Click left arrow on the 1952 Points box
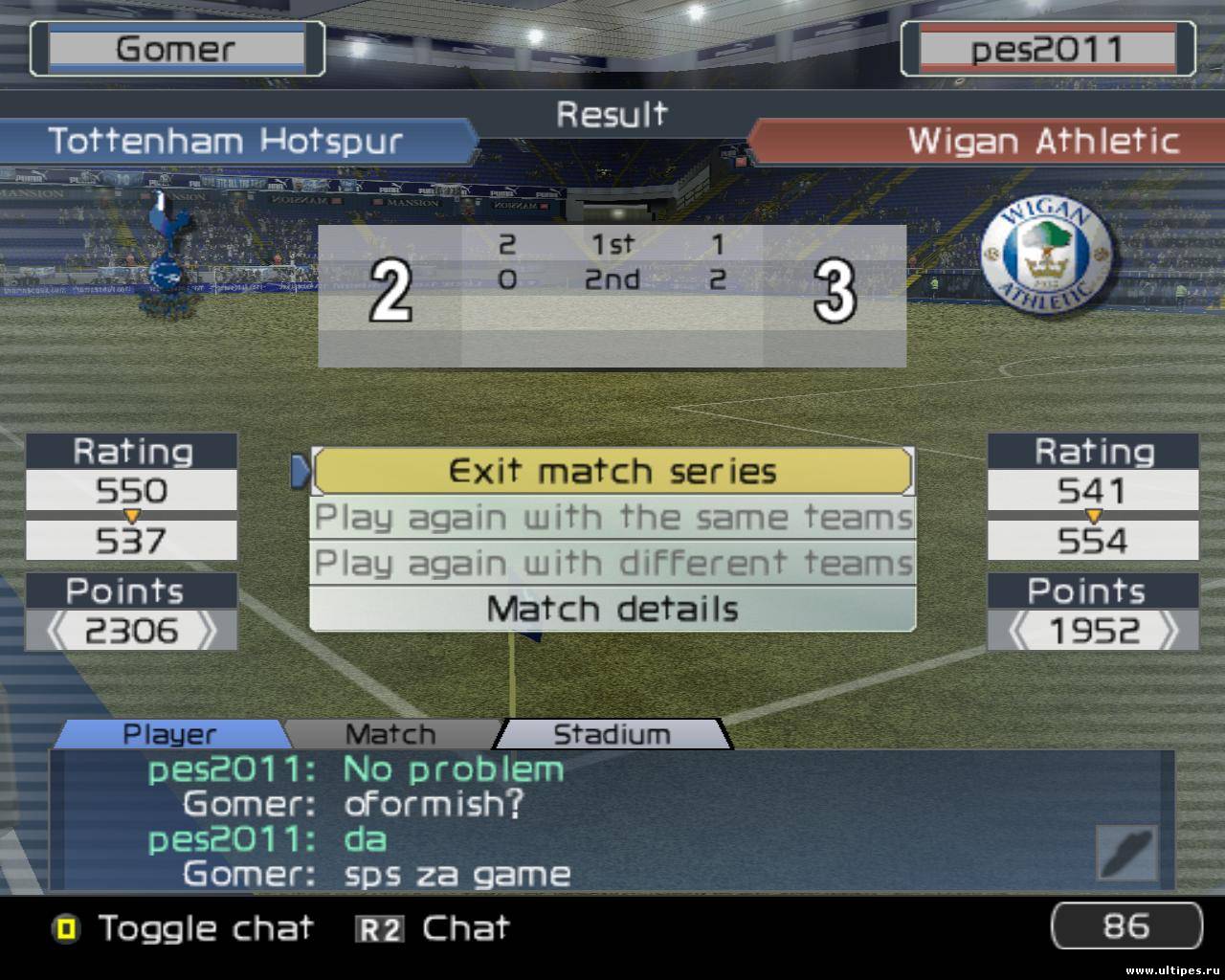The image size is (1225, 980). tap(1020, 631)
